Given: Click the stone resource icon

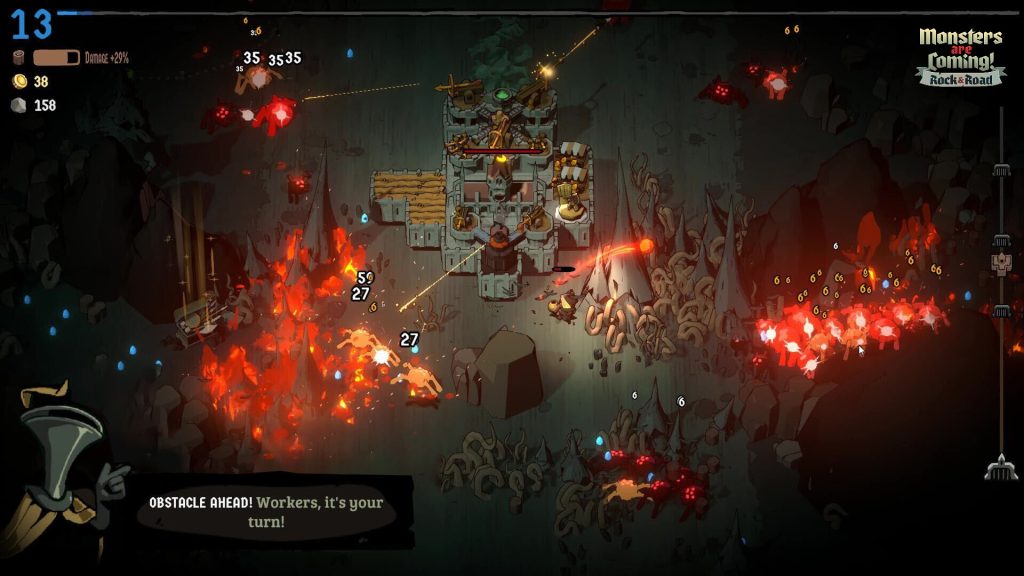Looking at the screenshot, I should (x=18, y=105).
